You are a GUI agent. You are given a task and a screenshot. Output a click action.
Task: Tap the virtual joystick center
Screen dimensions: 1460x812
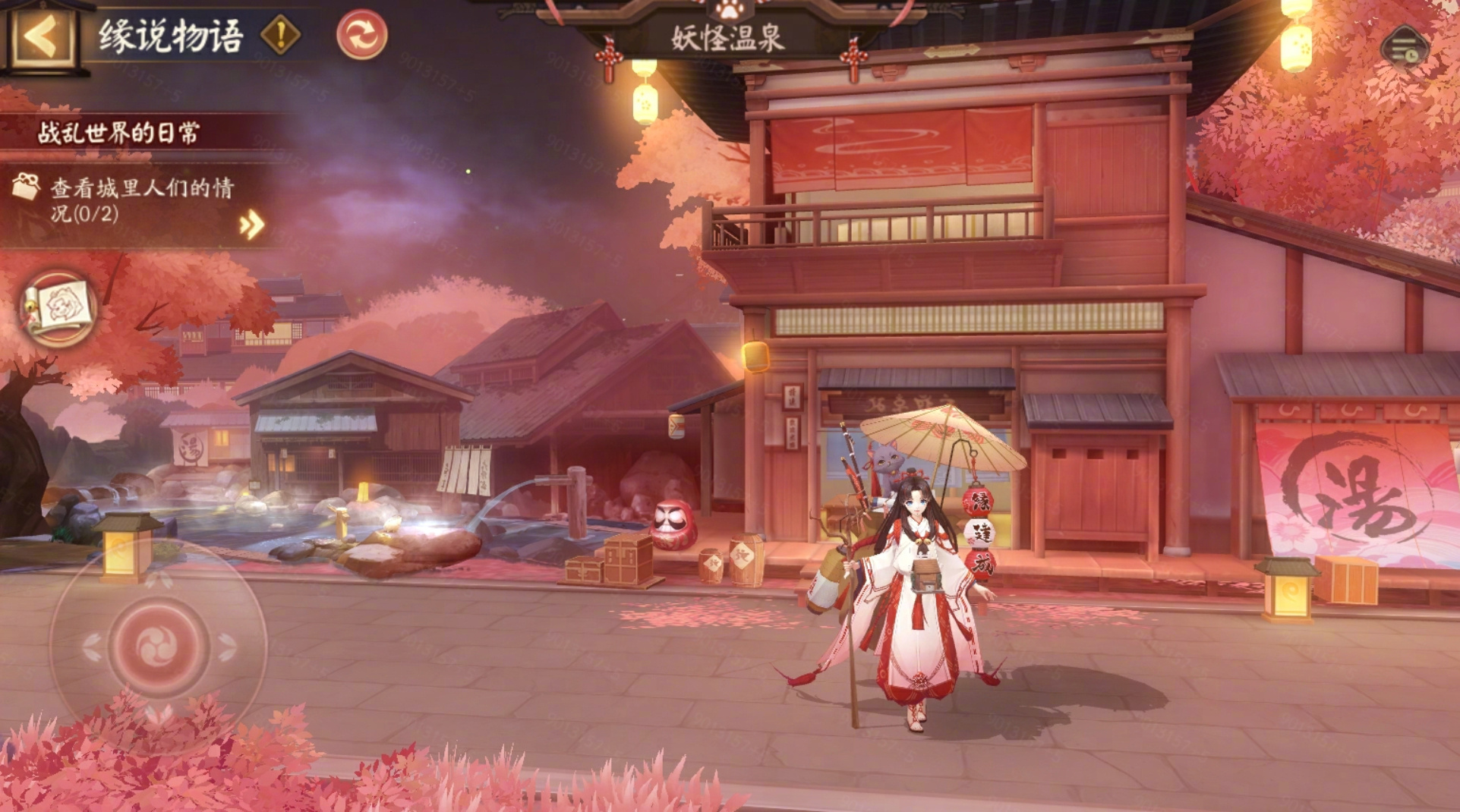click(159, 645)
